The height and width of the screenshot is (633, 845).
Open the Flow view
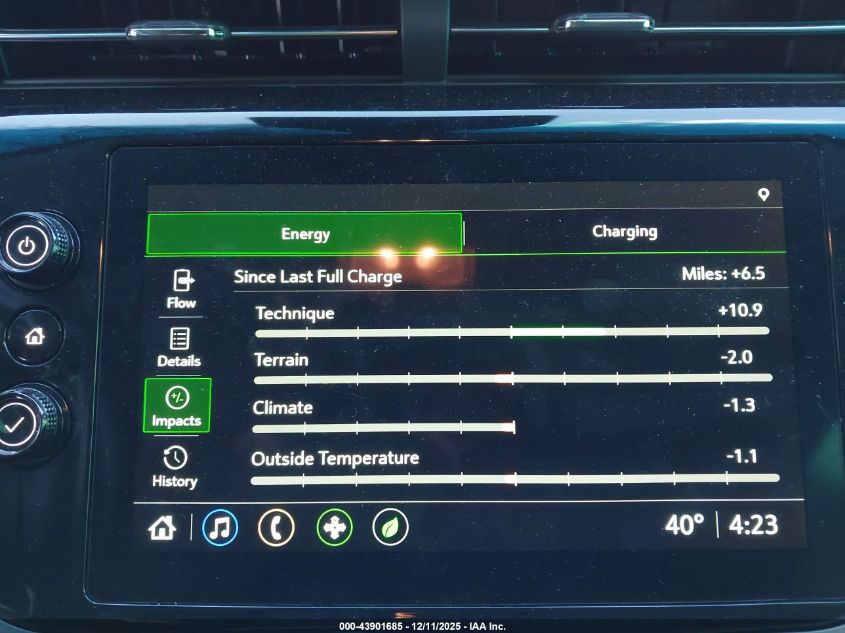[182, 288]
